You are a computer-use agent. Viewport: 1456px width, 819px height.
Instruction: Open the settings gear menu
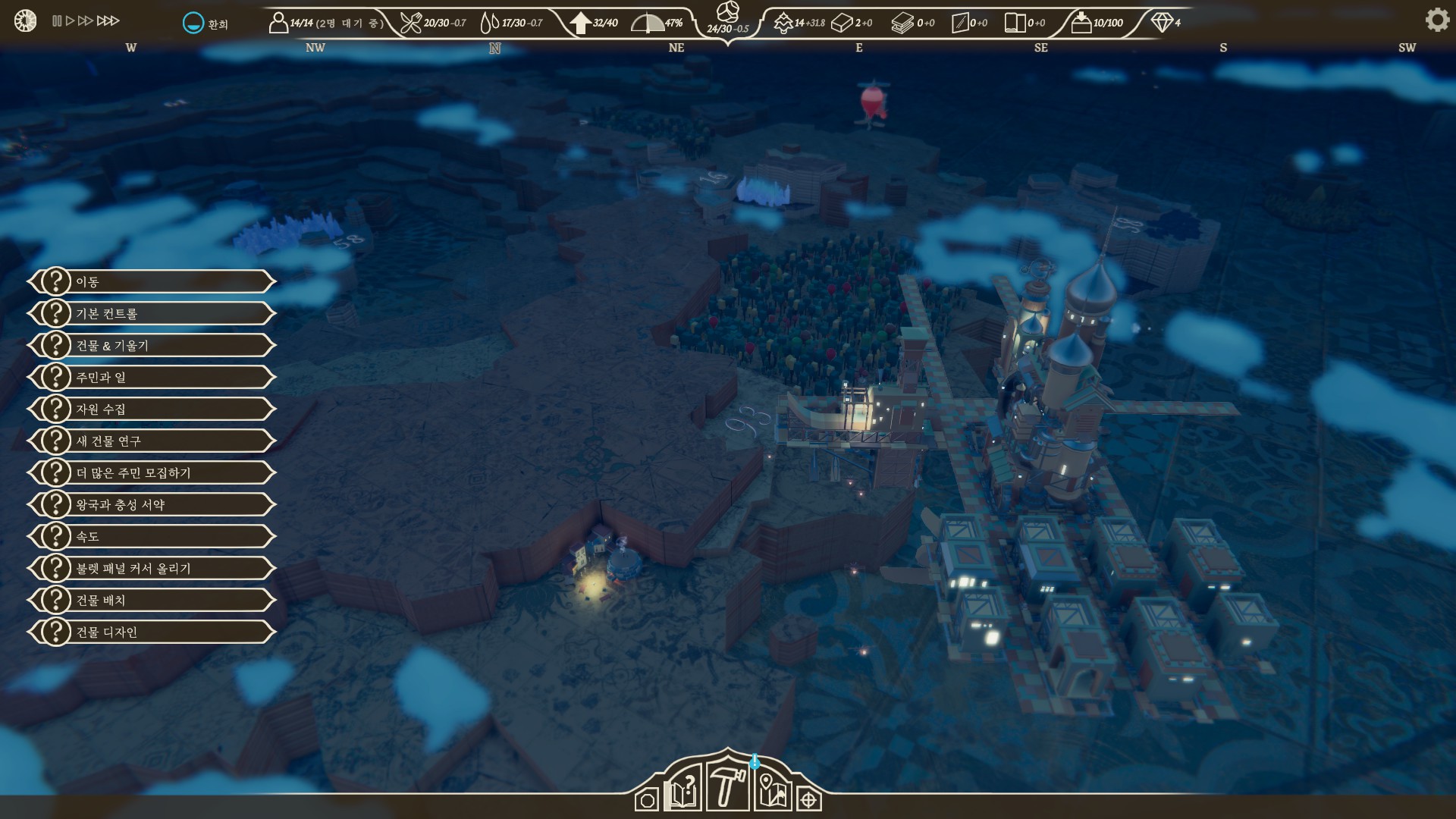tap(1436, 20)
